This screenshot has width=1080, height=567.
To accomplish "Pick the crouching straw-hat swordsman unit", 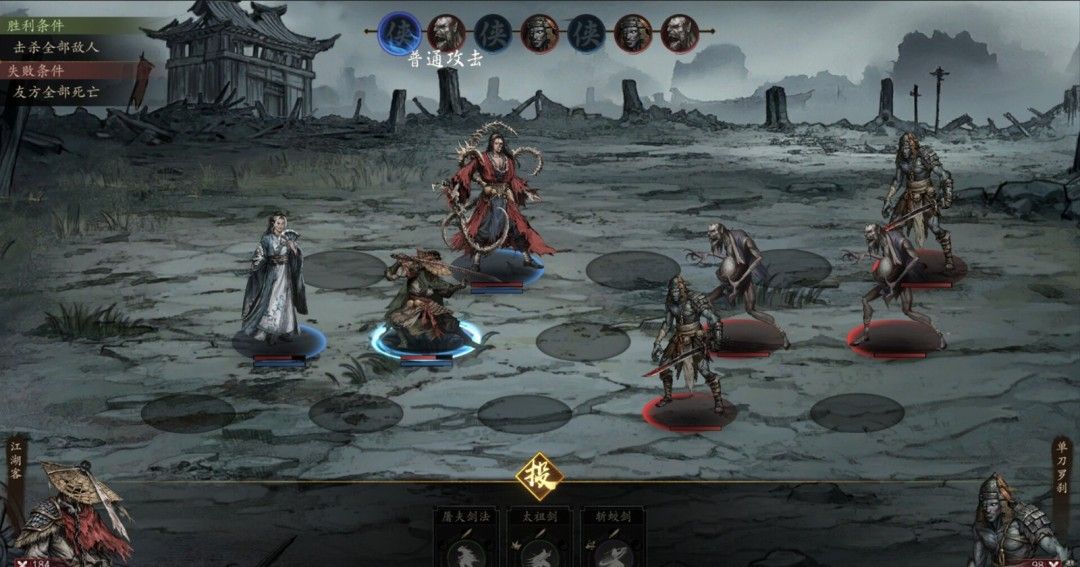I will (x=423, y=300).
